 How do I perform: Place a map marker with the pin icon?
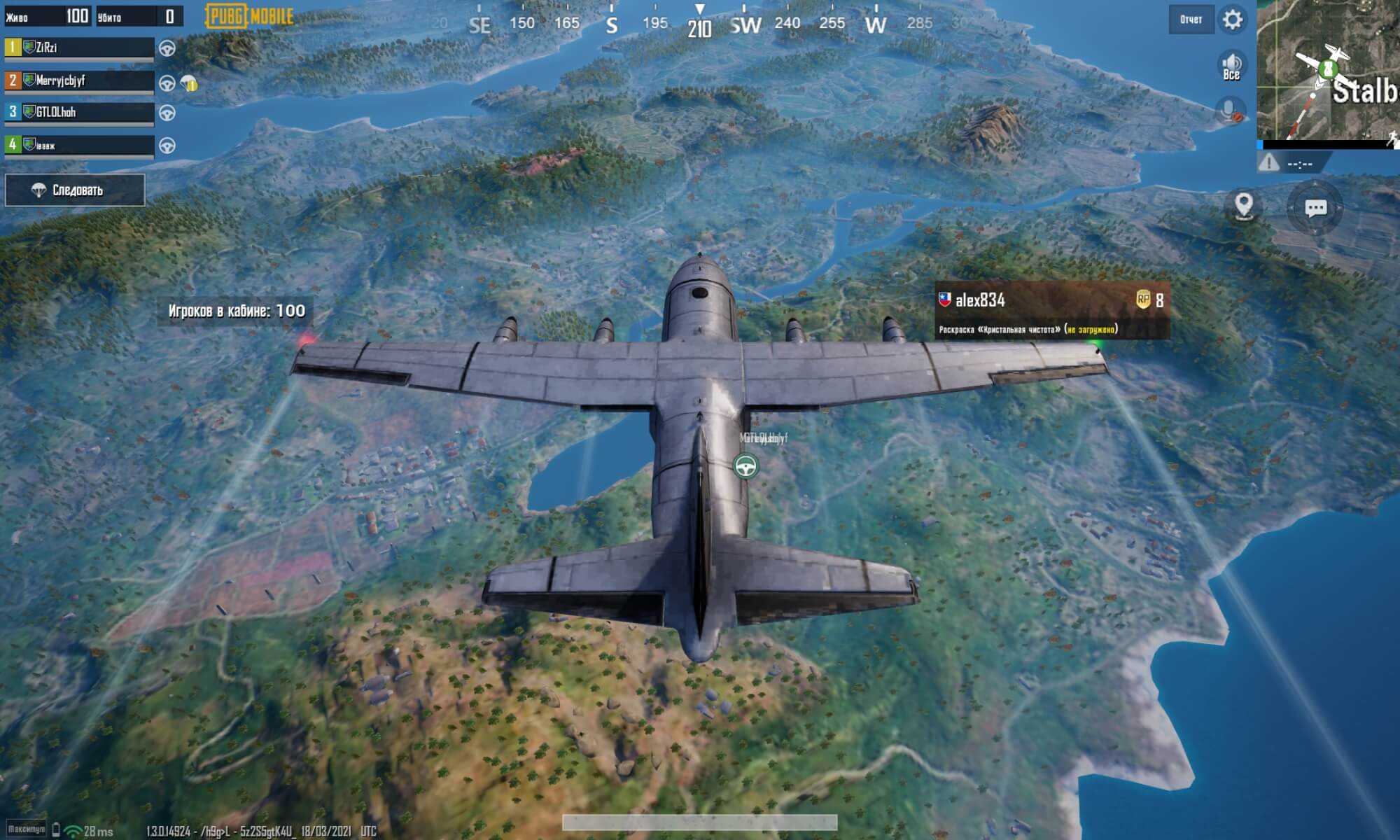click(1243, 206)
